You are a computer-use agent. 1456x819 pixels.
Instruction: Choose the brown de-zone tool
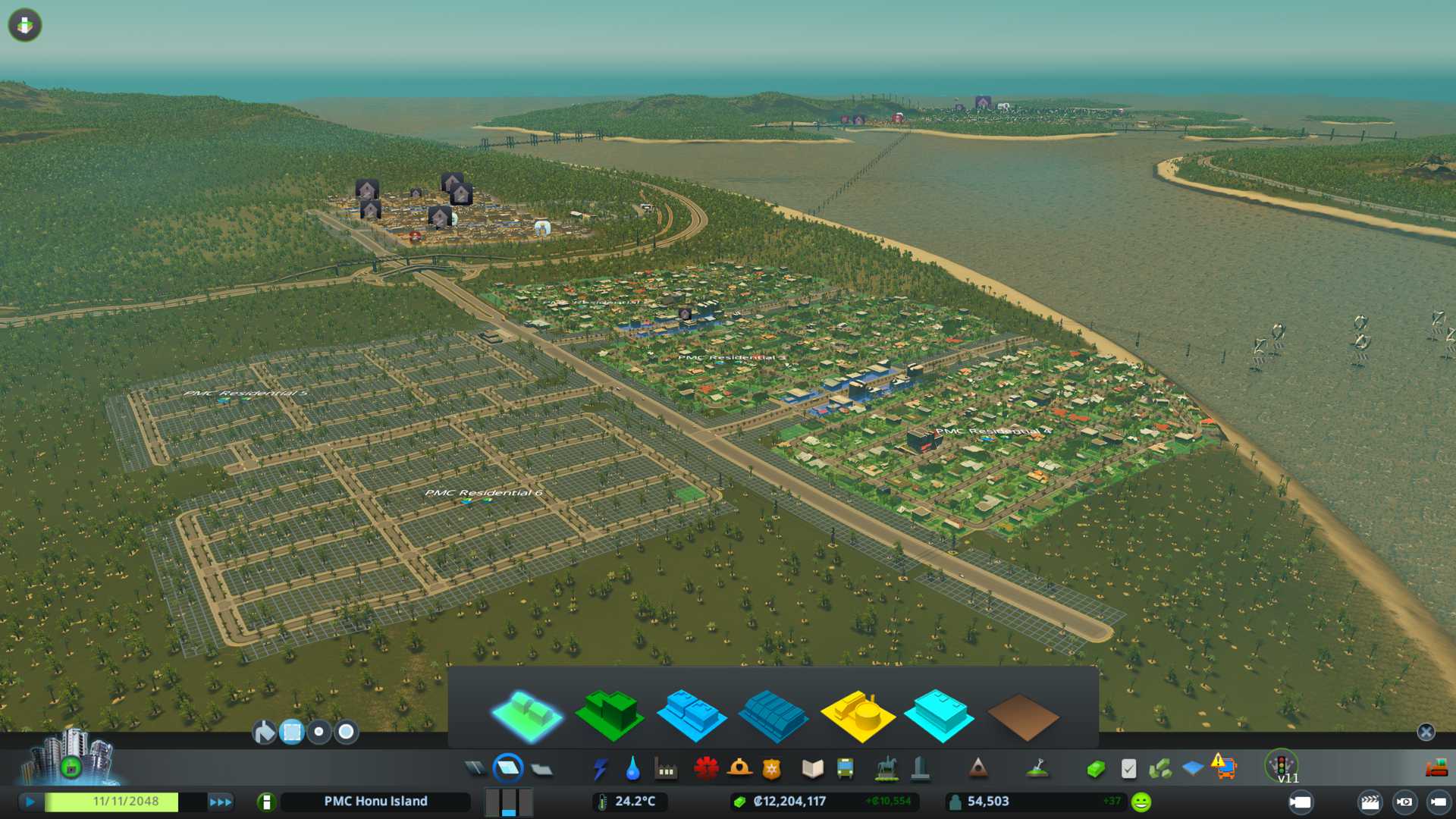click(x=1022, y=716)
